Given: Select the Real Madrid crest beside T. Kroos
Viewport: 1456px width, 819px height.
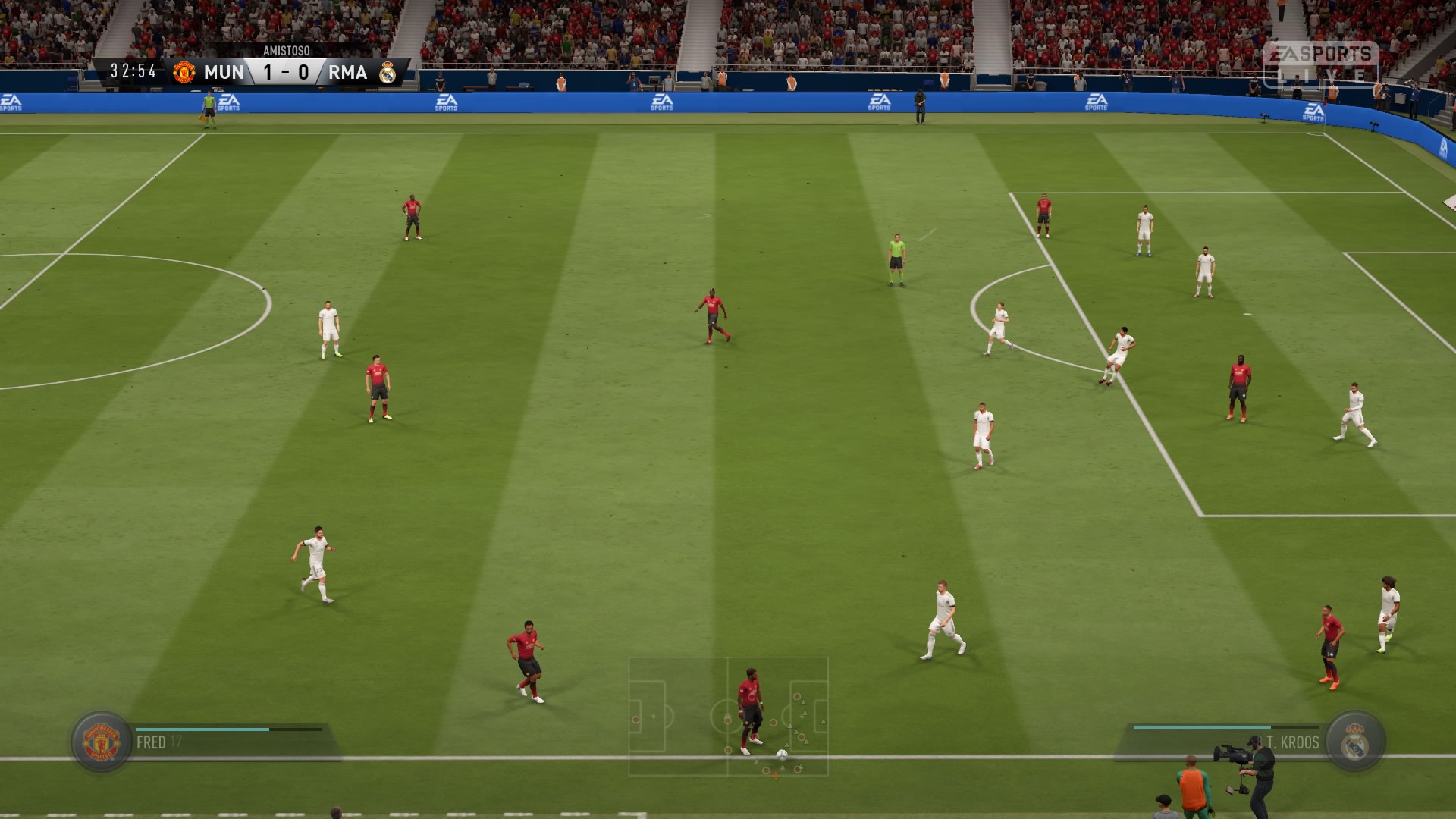Looking at the screenshot, I should point(1355,742).
